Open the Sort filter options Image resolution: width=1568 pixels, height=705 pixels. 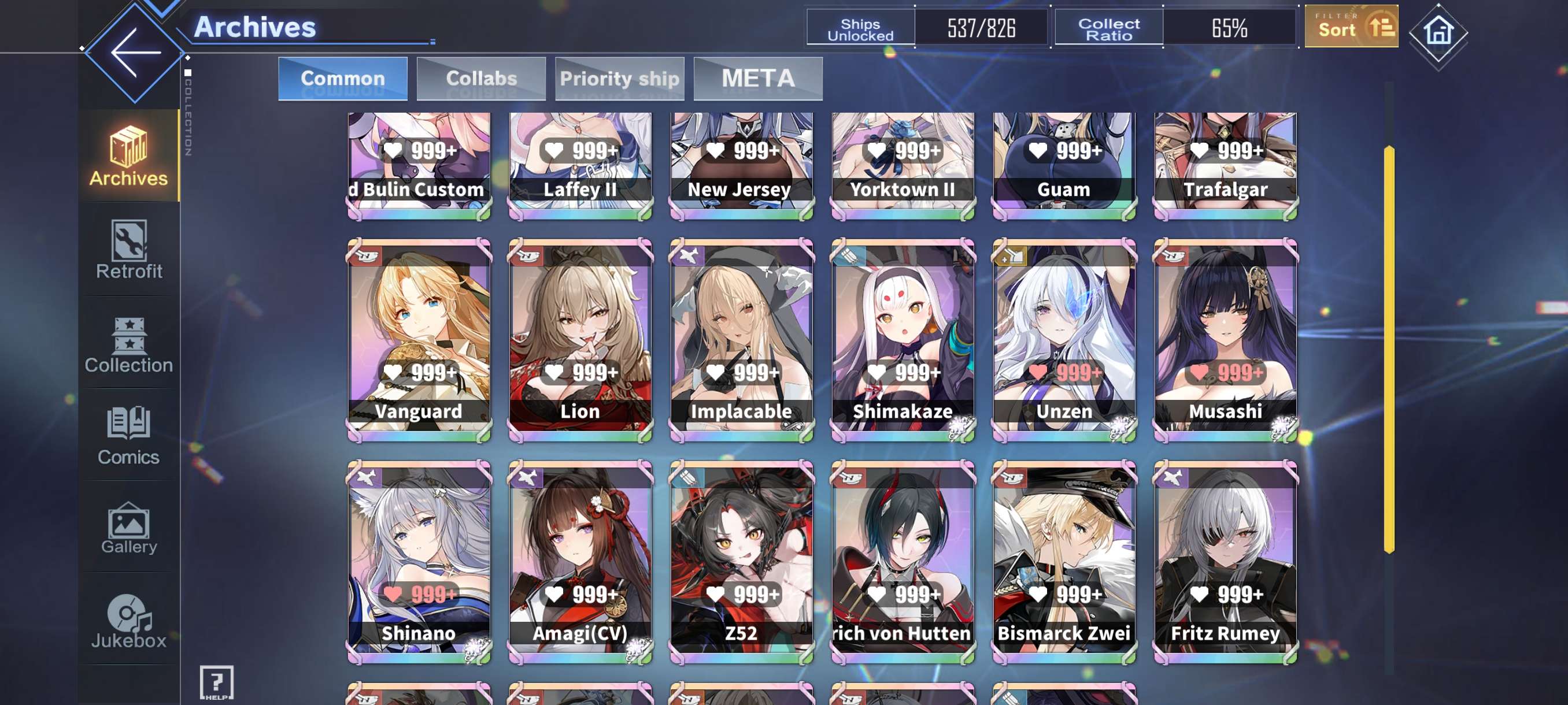point(1351,27)
